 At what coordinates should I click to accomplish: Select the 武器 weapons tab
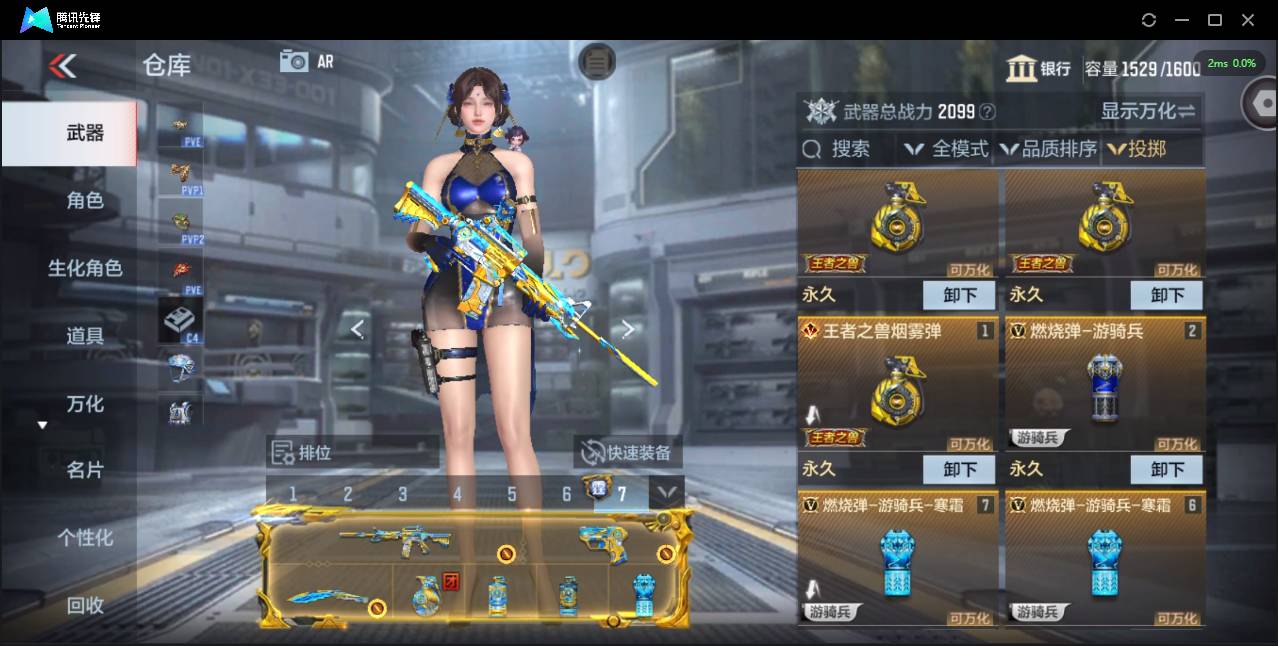85,133
